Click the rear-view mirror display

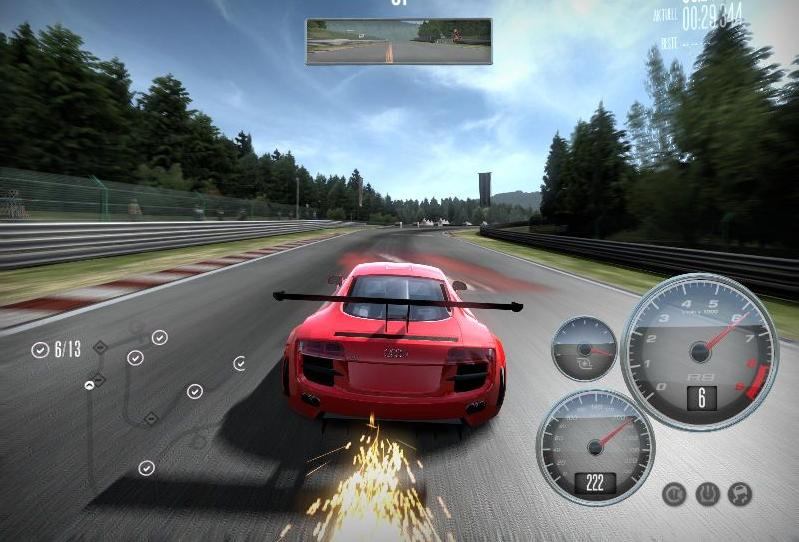point(398,41)
